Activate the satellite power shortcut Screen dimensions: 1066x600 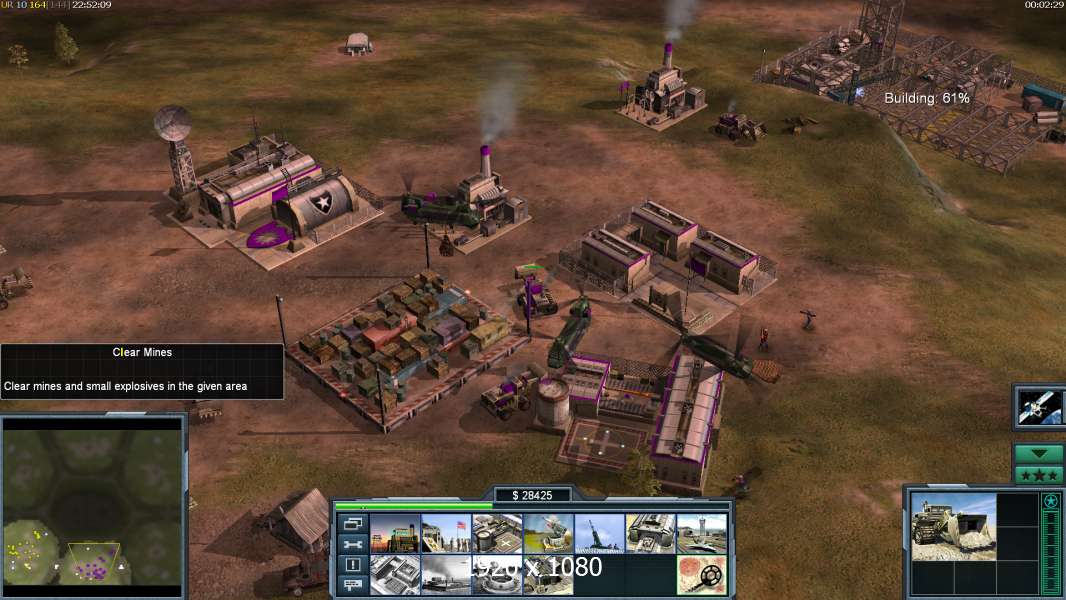[x=1039, y=406]
